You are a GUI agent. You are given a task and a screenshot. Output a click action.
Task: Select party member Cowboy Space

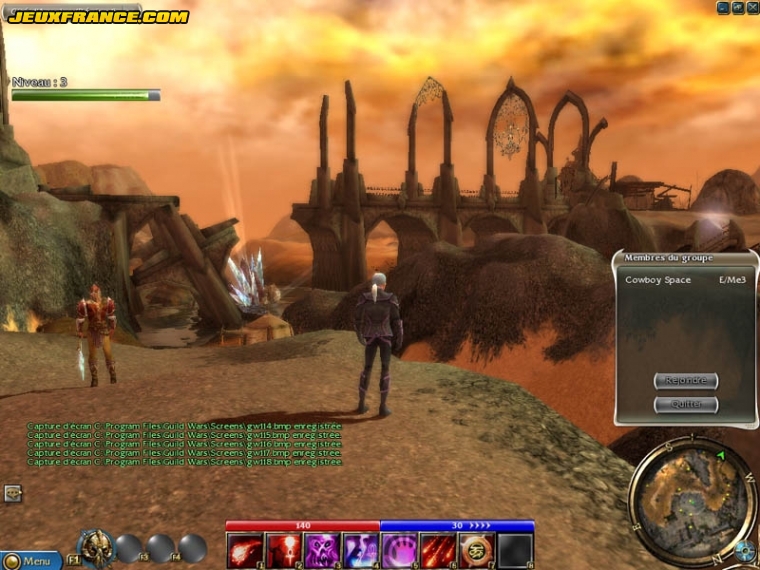[658, 280]
